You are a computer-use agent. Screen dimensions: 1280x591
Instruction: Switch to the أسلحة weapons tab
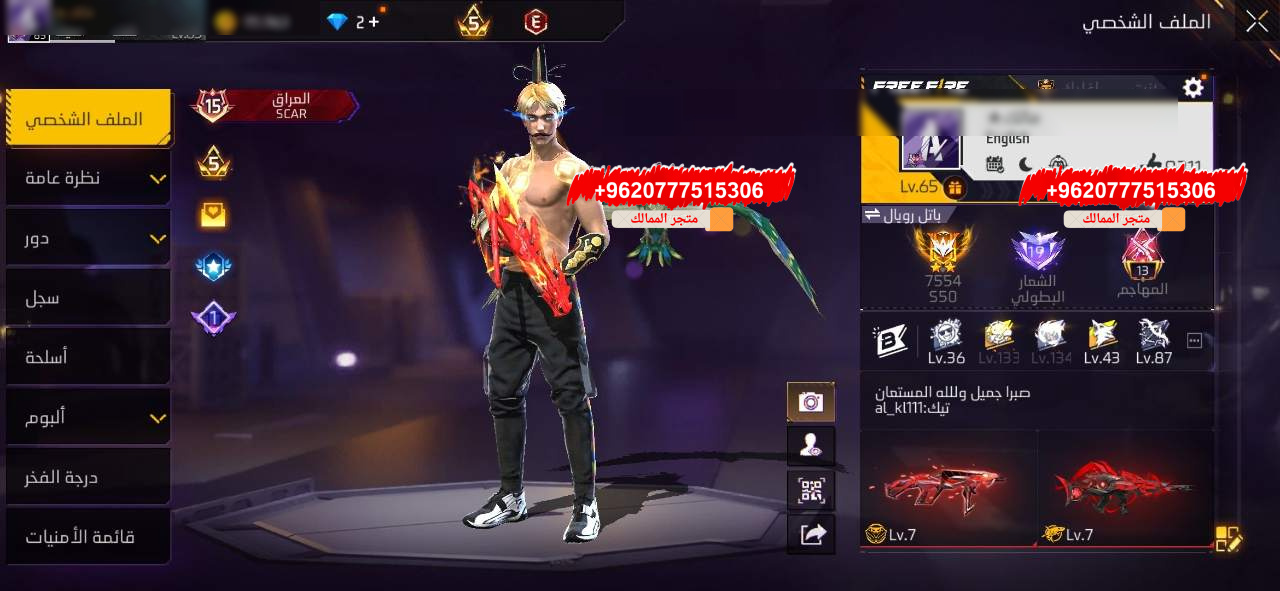click(x=88, y=357)
